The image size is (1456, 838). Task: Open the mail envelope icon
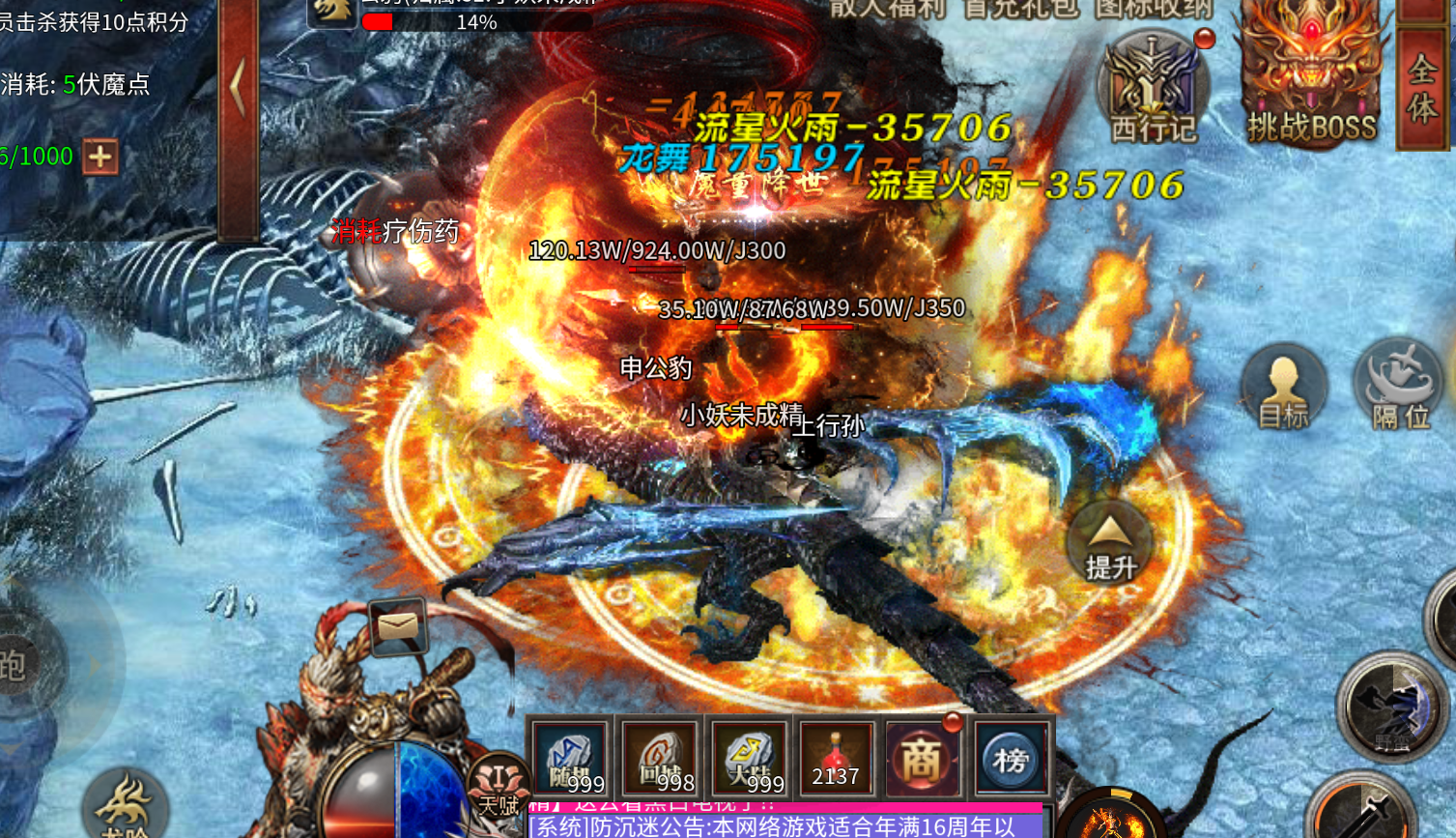pos(397,627)
